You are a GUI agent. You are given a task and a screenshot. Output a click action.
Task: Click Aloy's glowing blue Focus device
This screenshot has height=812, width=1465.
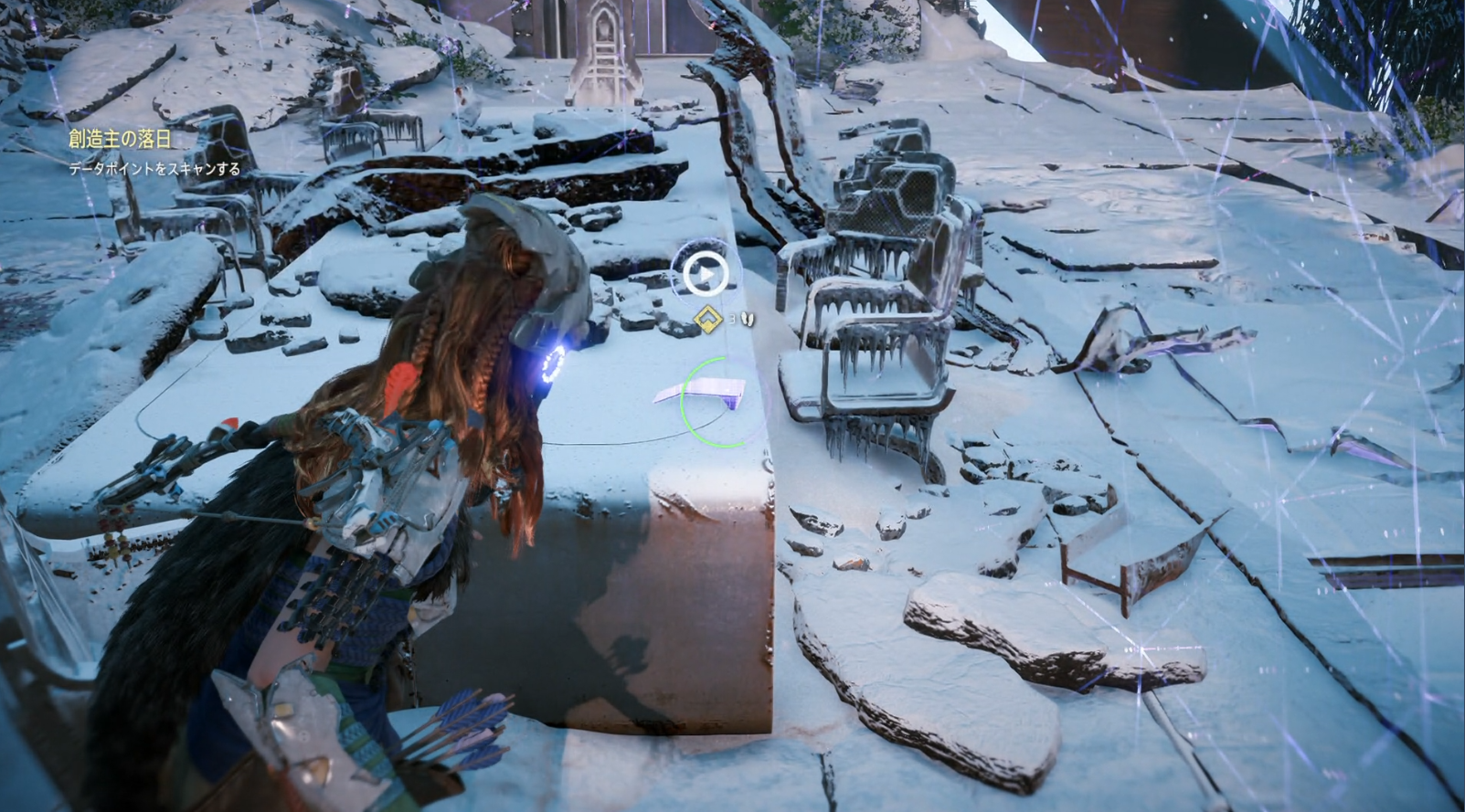click(551, 362)
